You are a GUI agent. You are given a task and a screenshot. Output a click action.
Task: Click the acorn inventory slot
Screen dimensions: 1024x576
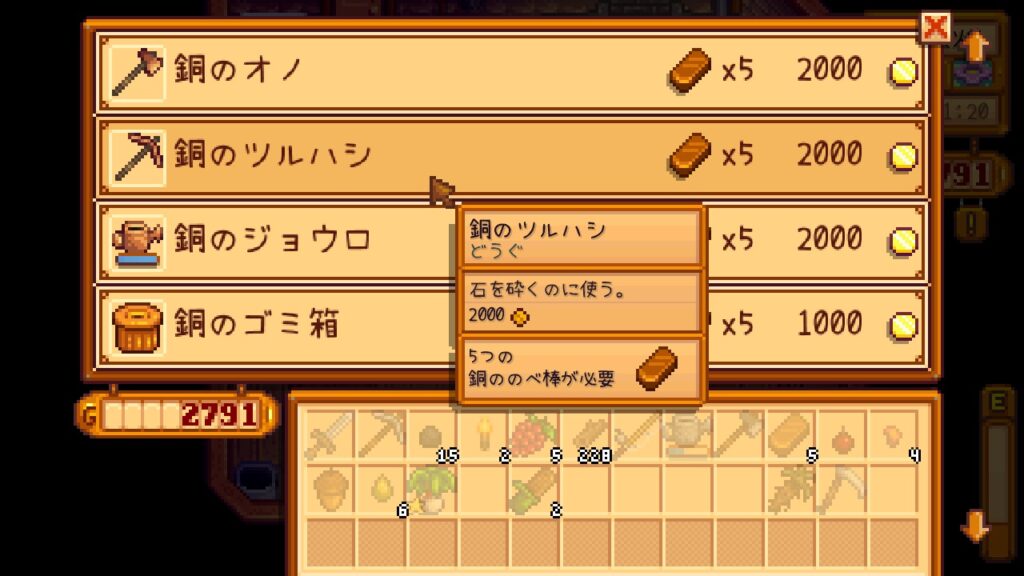pos(330,489)
